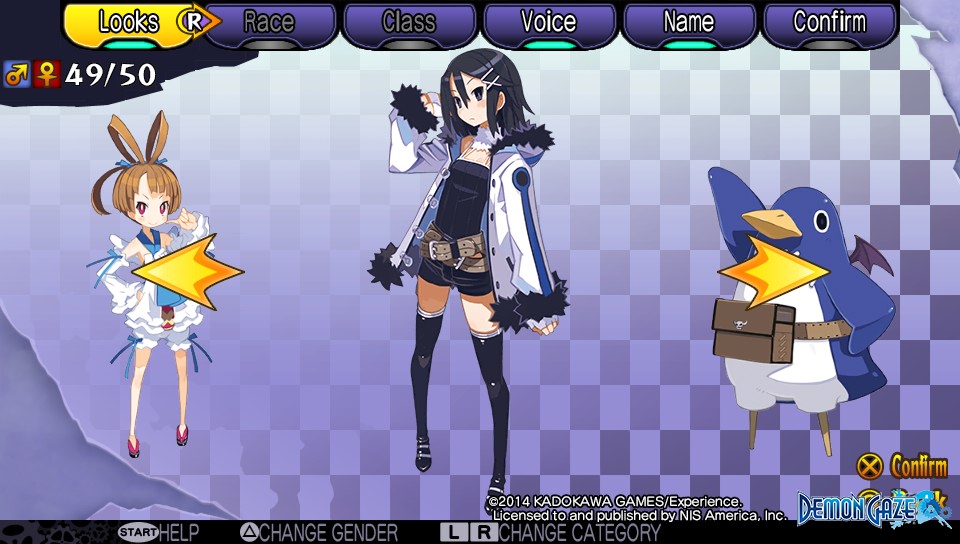Click the left arrow to show previous look
The width and height of the screenshot is (960, 544).
click(188, 270)
